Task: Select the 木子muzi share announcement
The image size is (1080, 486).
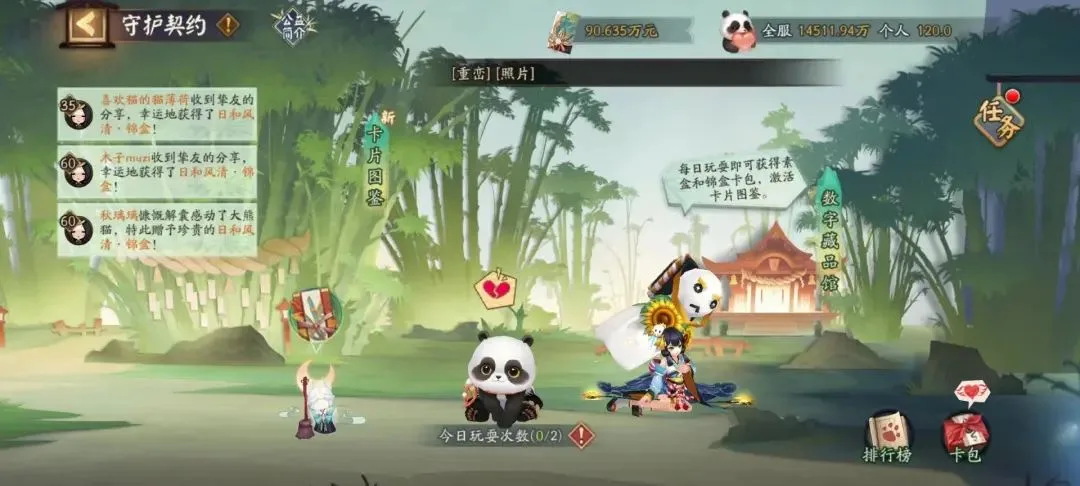Action: click(x=157, y=171)
